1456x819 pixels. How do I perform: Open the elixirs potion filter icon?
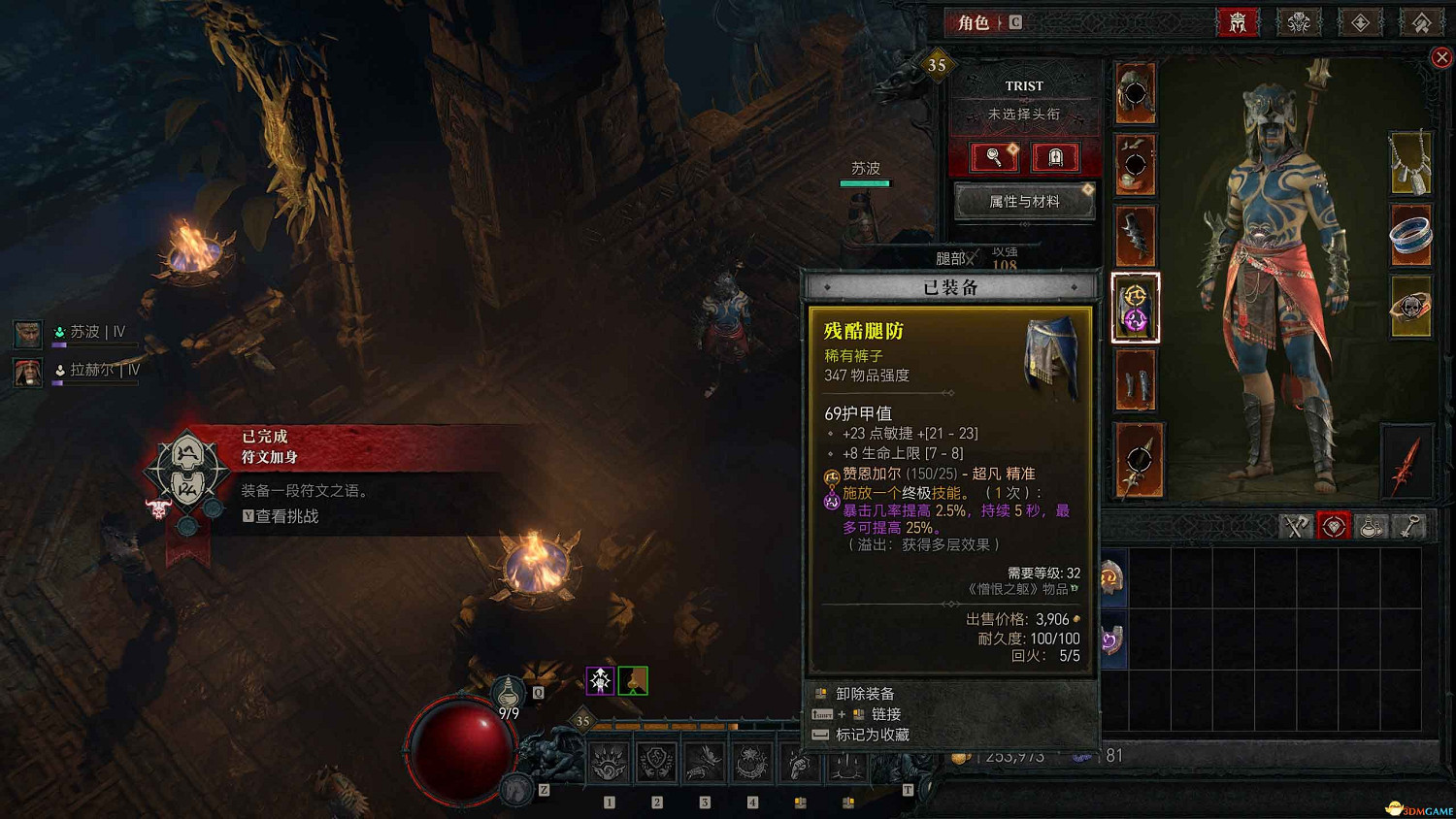[x=1371, y=525]
